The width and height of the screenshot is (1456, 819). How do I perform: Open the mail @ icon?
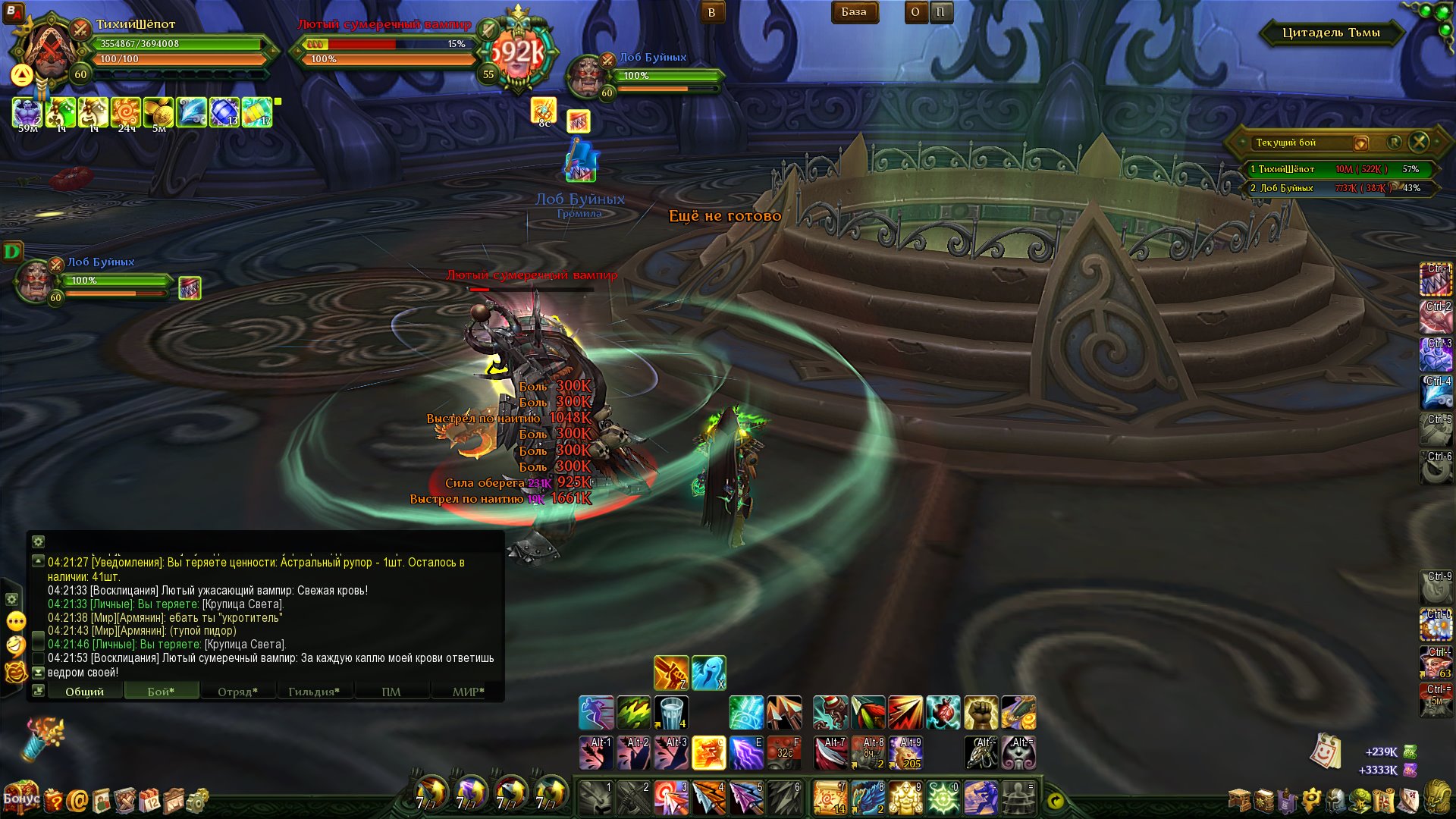tap(77, 800)
